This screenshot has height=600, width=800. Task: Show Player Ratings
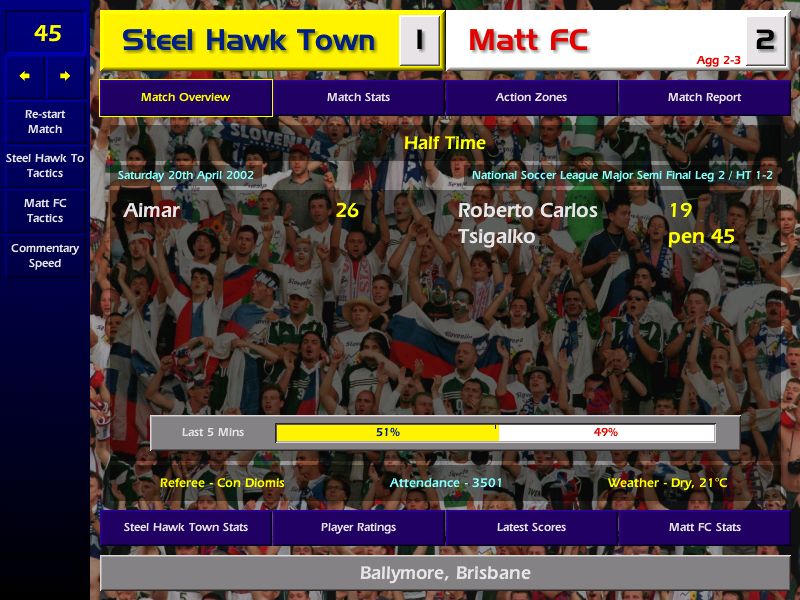[x=358, y=527]
